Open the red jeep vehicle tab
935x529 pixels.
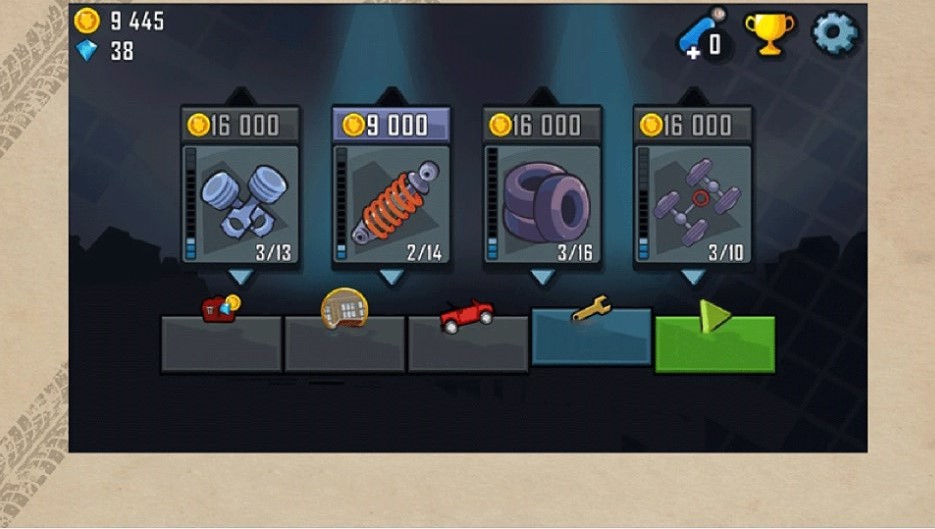[x=468, y=341]
